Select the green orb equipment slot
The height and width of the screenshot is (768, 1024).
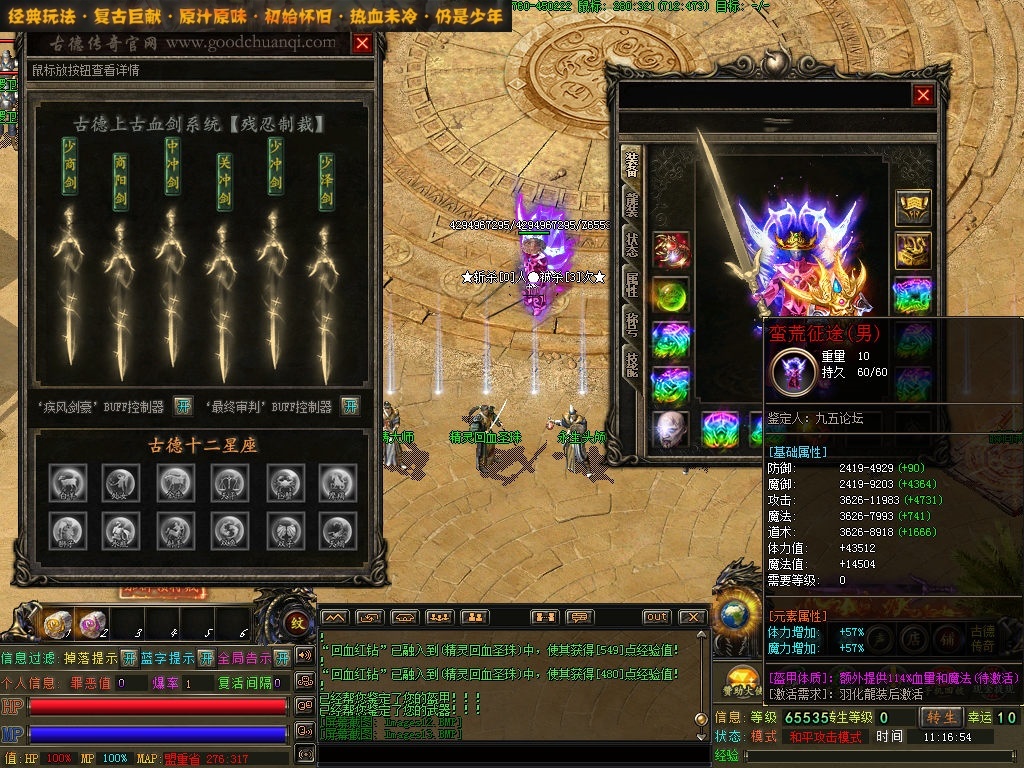pos(671,296)
